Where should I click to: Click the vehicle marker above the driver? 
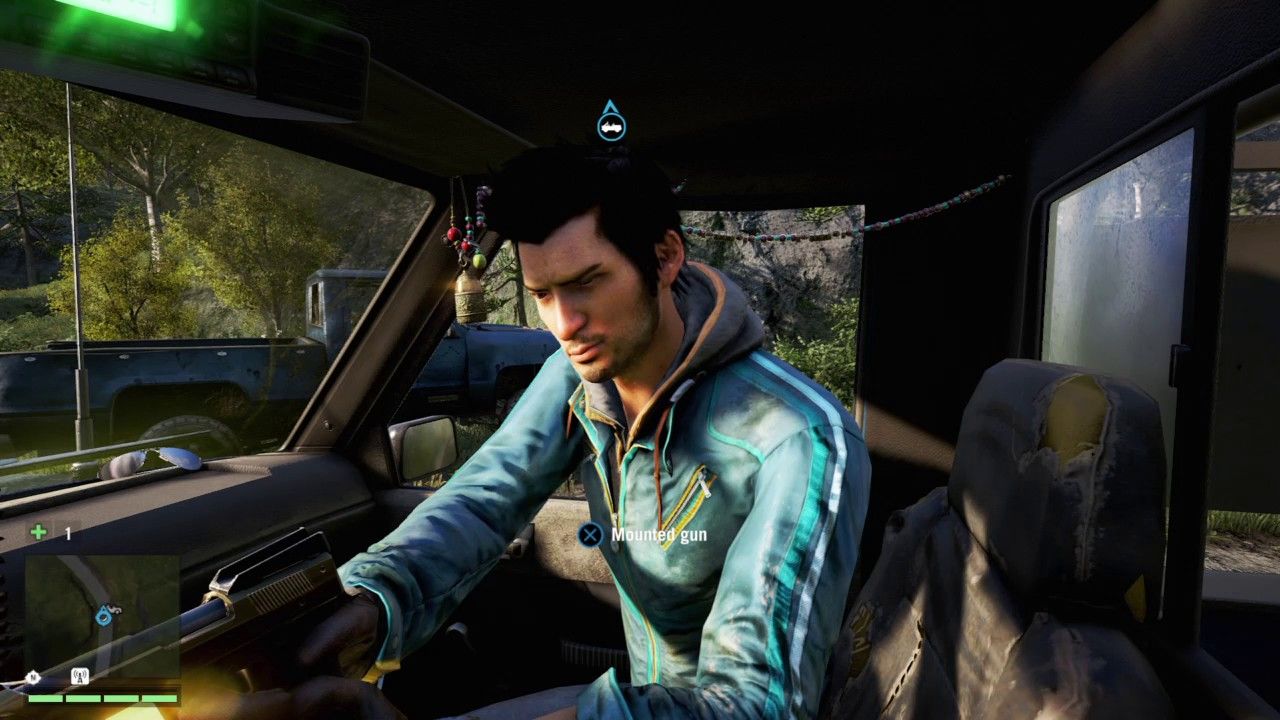(x=611, y=124)
